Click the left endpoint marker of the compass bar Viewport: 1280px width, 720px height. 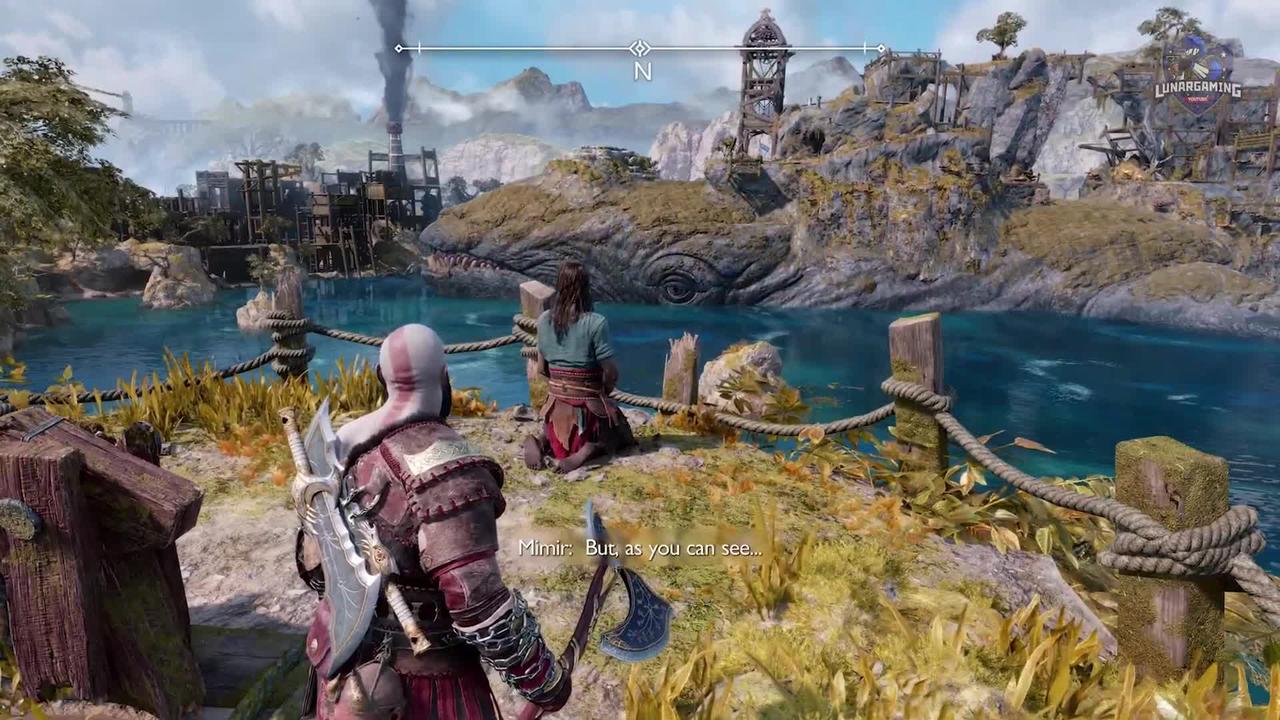pos(400,48)
